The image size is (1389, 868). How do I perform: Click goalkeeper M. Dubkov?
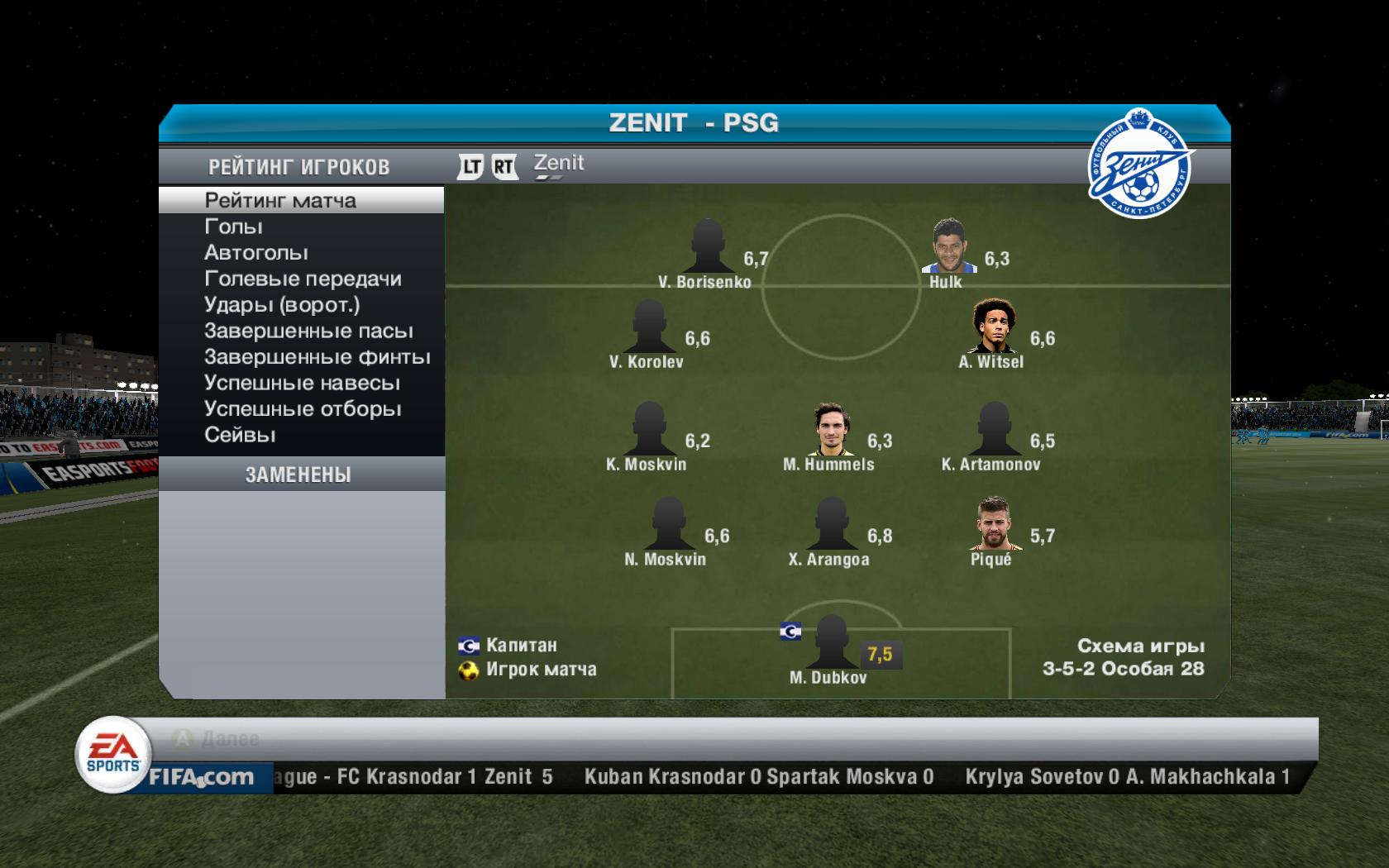coord(831,642)
